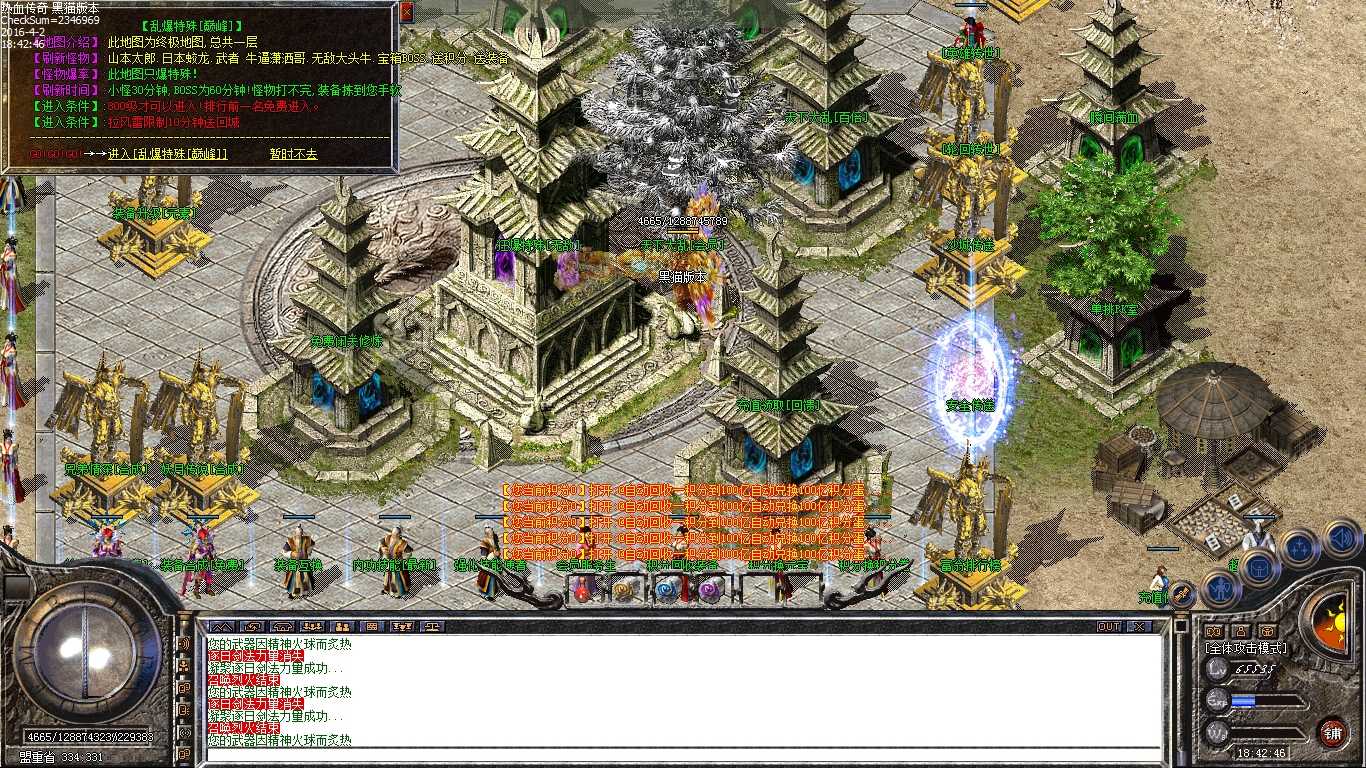The height and width of the screenshot is (768, 1366).
Task: Click the group icon in the chat toolbar
Action: coord(313,627)
